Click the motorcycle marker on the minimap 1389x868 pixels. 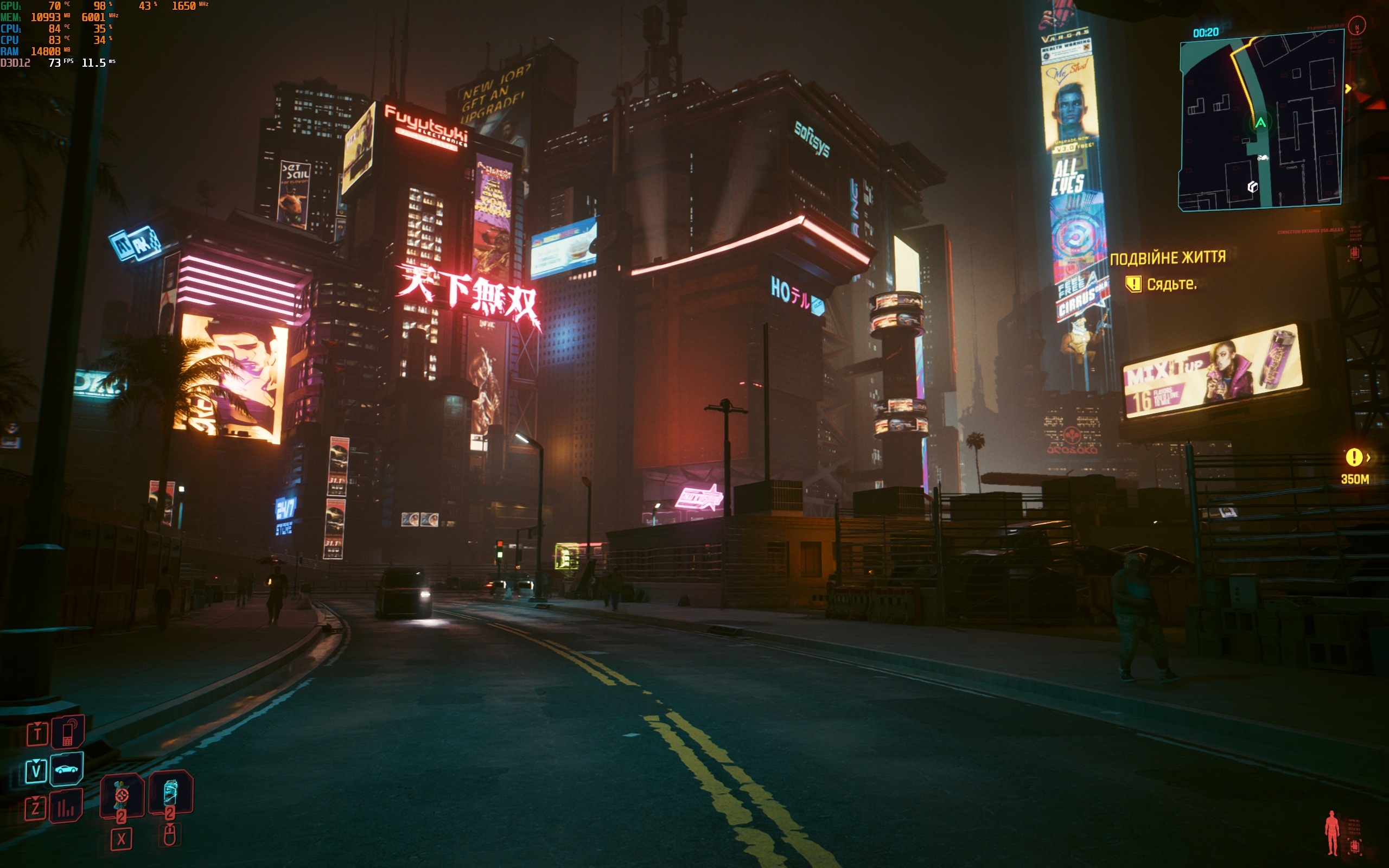tap(1263, 158)
